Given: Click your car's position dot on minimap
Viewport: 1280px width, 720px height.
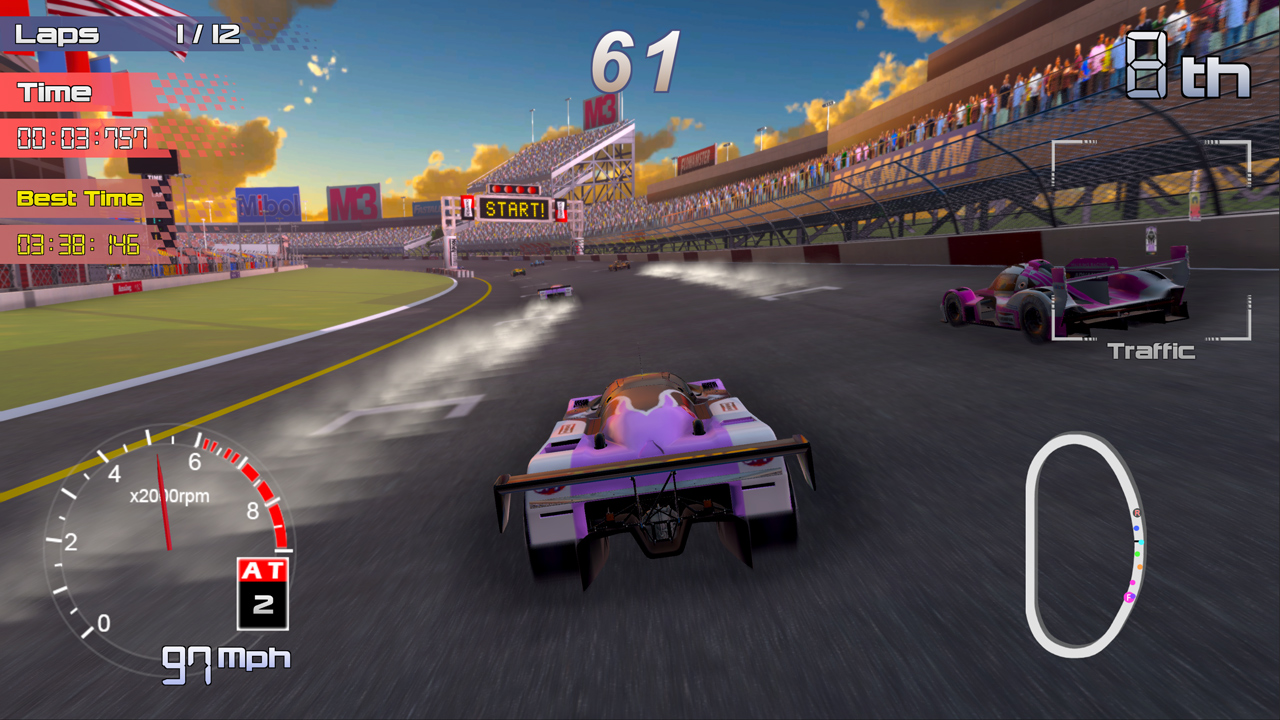Looking at the screenshot, I should tap(1128, 596).
